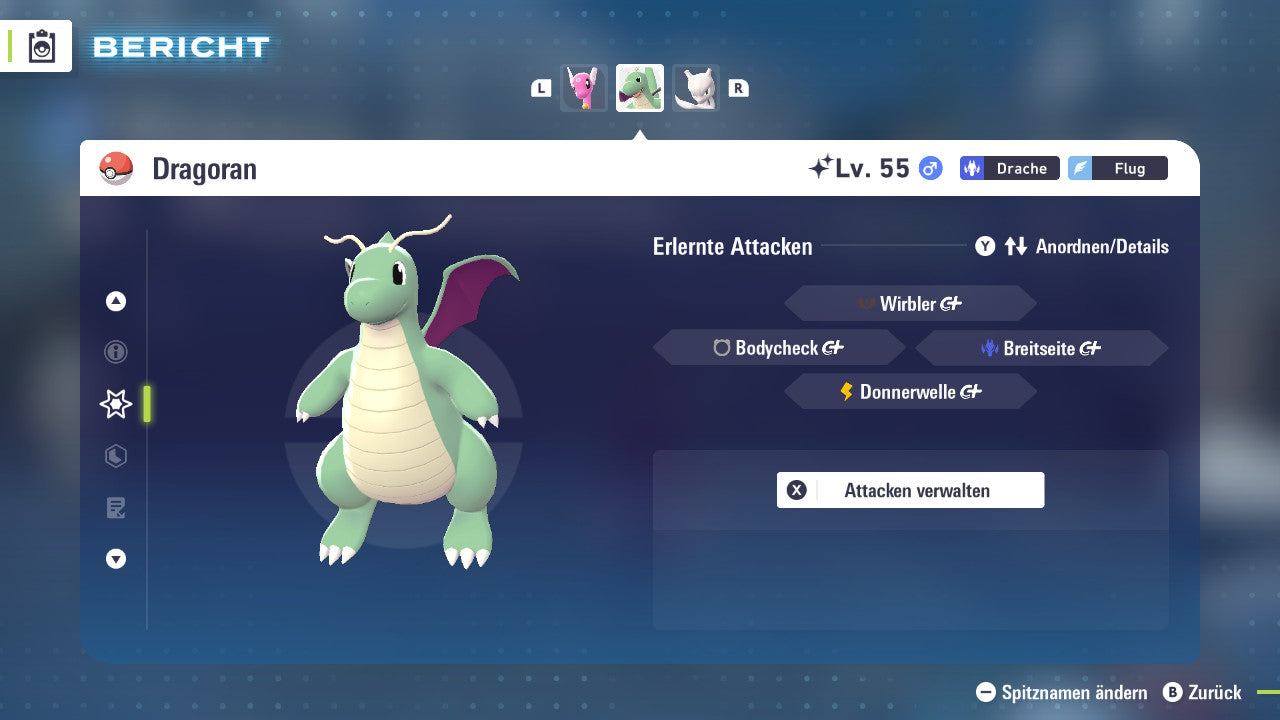Select the star-shaped moves tab in the sidebar
The width and height of the screenshot is (1280, 720).
[x=115, y=404]
